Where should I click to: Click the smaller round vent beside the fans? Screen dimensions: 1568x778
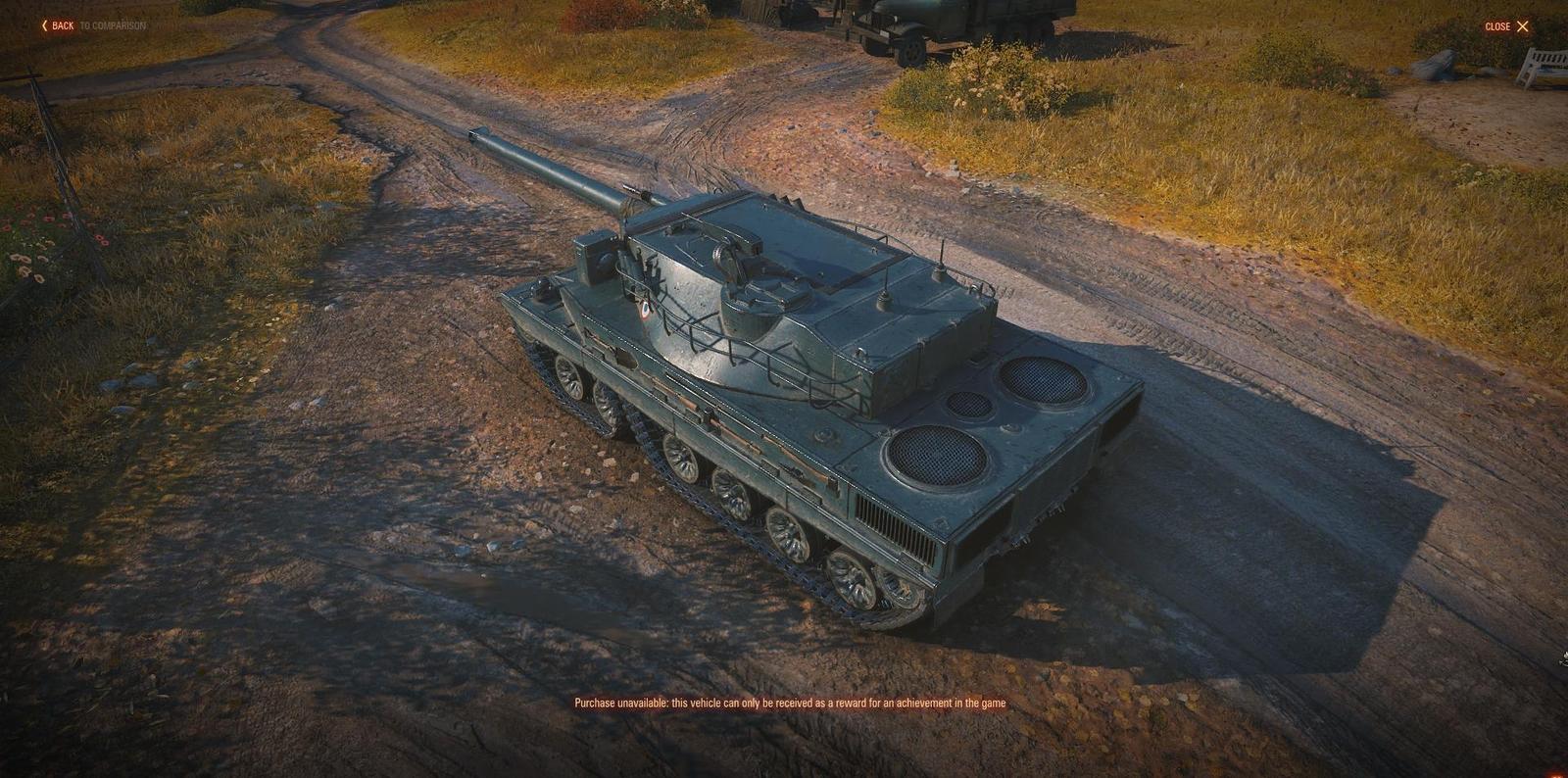click(970, 406)
